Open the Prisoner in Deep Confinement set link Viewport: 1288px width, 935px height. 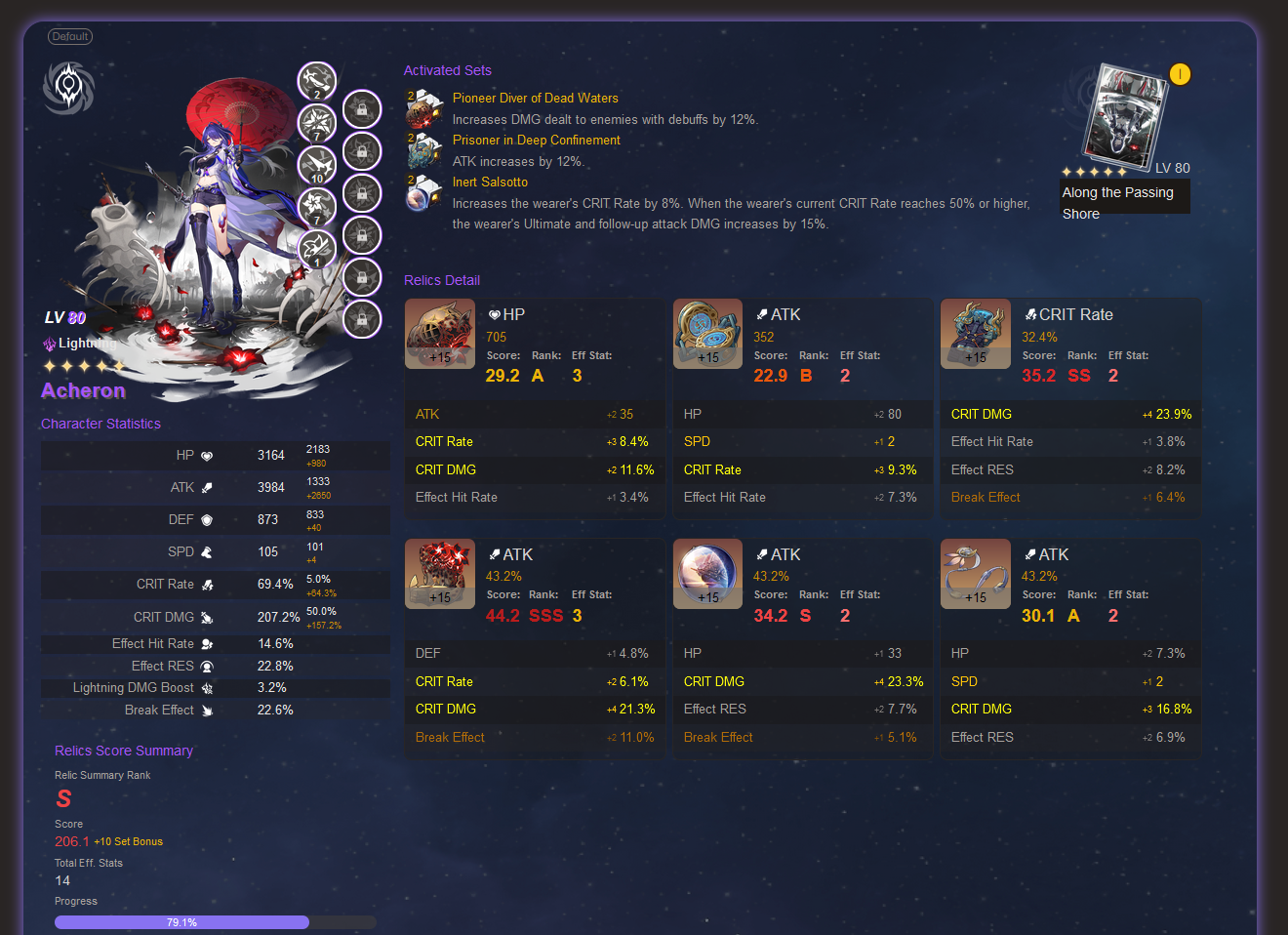(x=536, y=140)
